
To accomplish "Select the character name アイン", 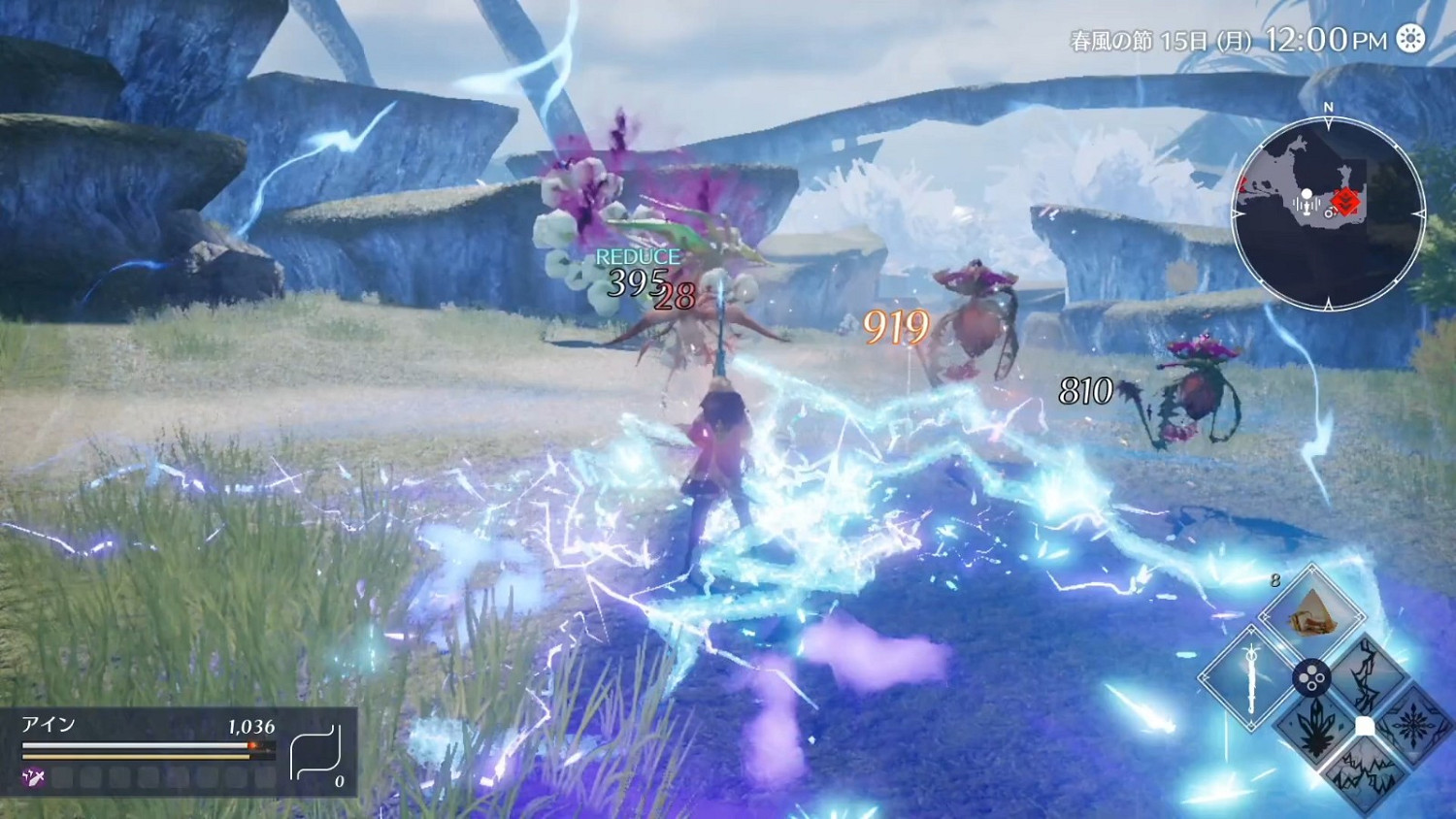I will coord(47,723).
